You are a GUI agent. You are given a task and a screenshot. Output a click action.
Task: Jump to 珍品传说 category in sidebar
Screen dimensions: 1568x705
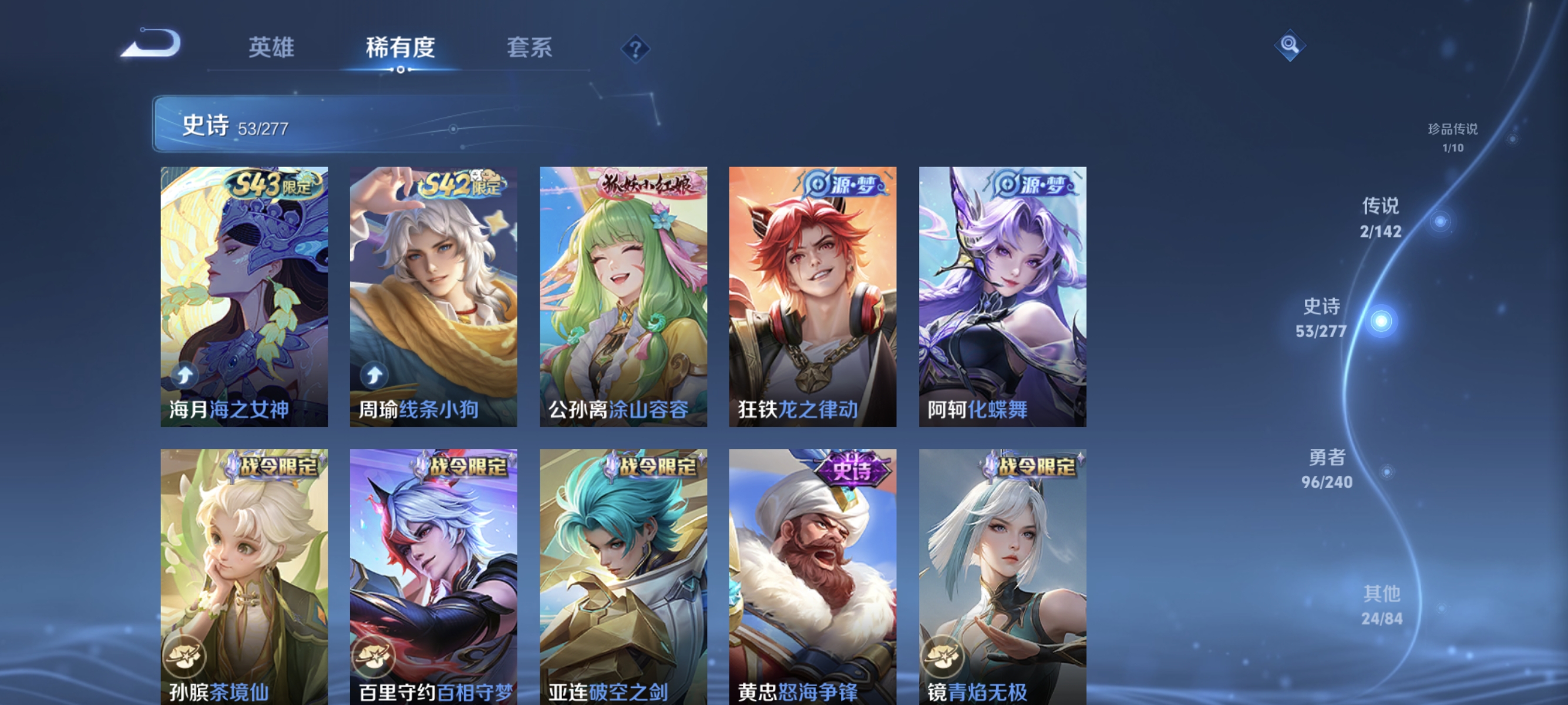pyautogui.click(x=1452, y=136)
